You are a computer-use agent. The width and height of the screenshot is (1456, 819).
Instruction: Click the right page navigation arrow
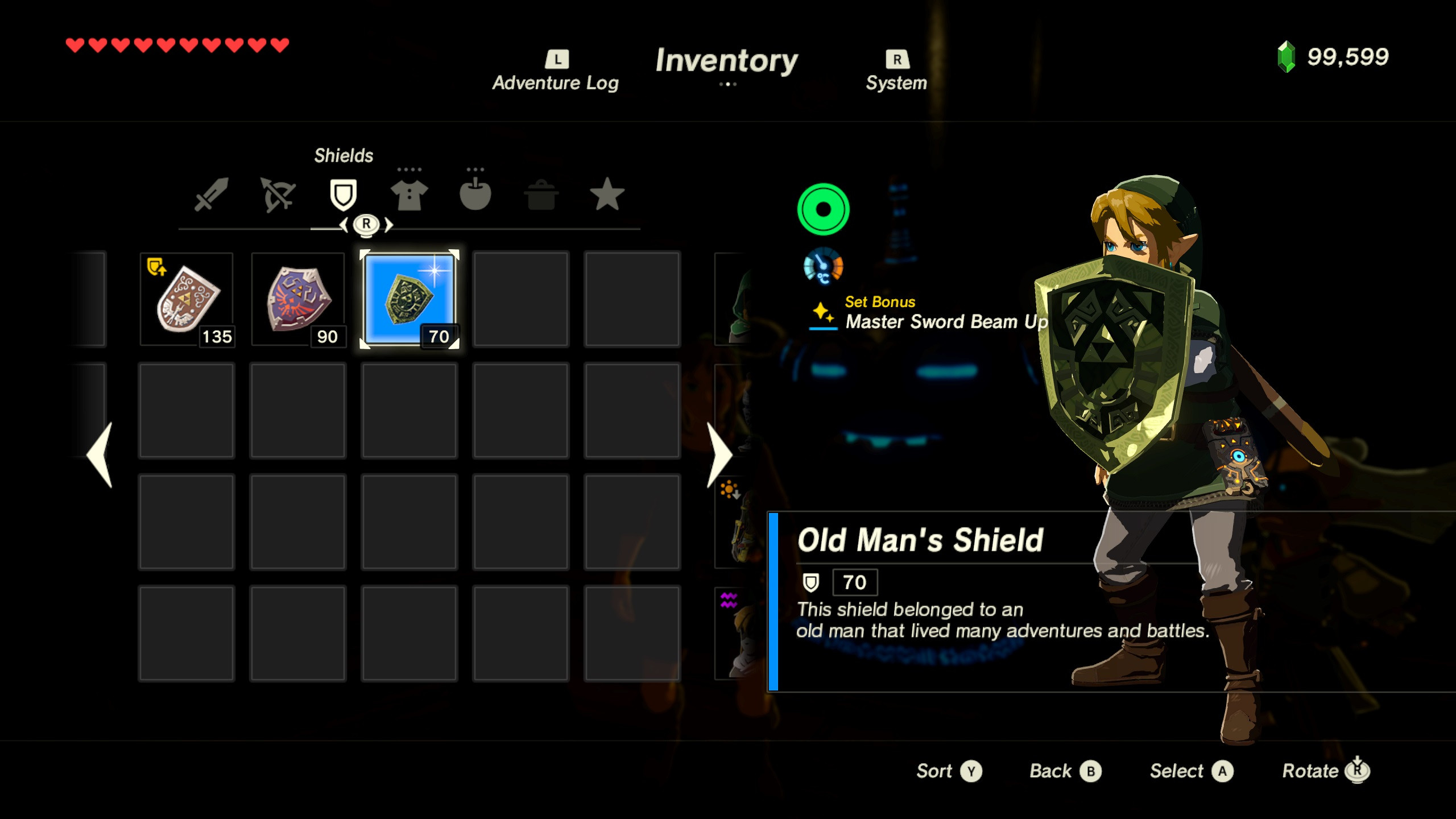[x=718, y=455]
